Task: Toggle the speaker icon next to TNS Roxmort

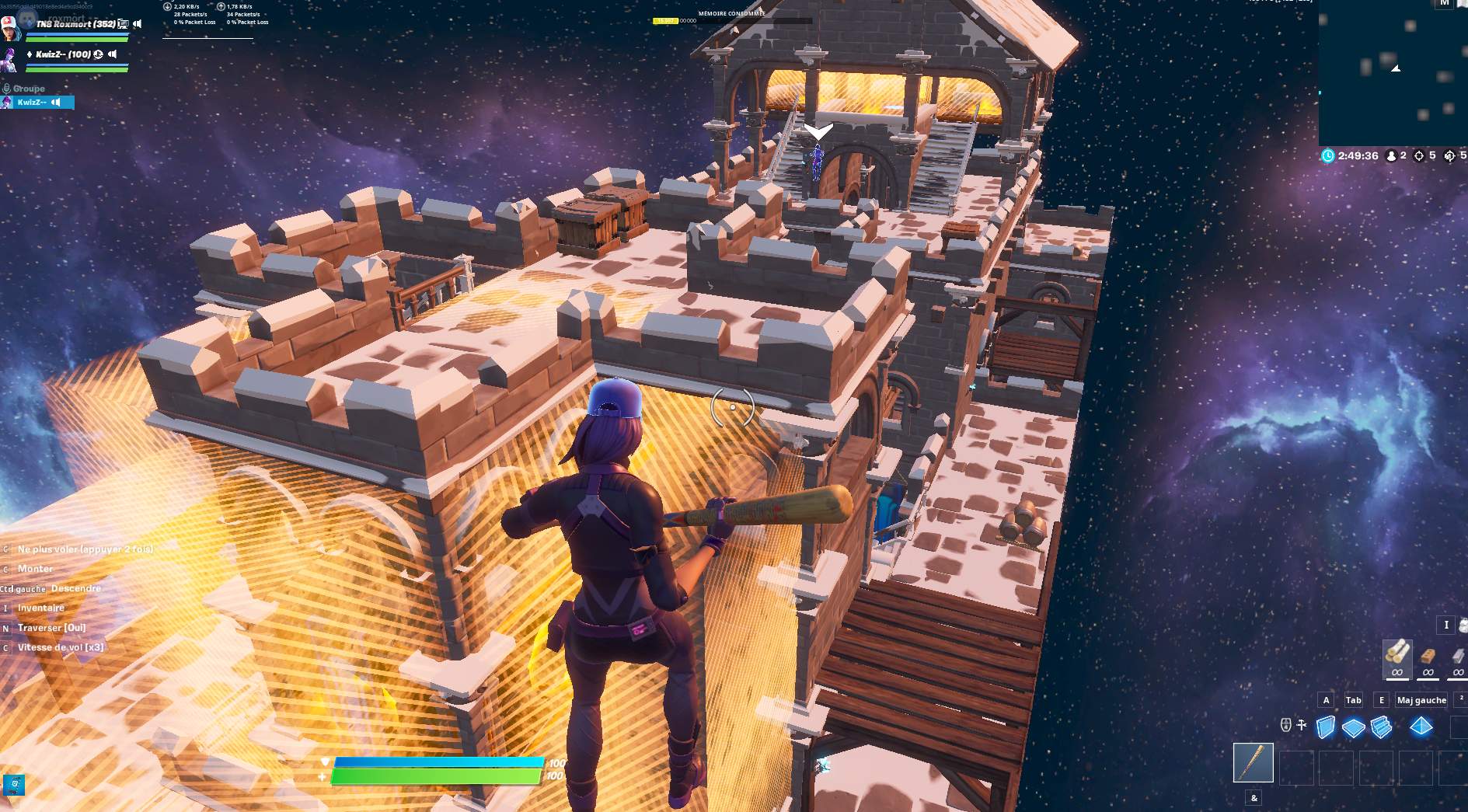Action: point(138,24)
